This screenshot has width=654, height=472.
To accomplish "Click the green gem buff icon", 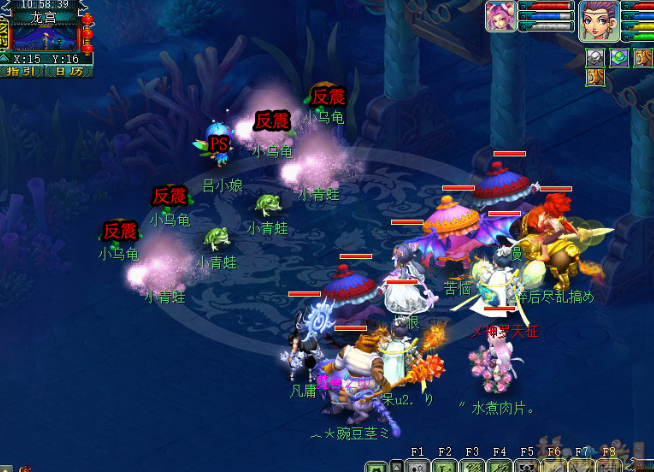I will (619, 58).
